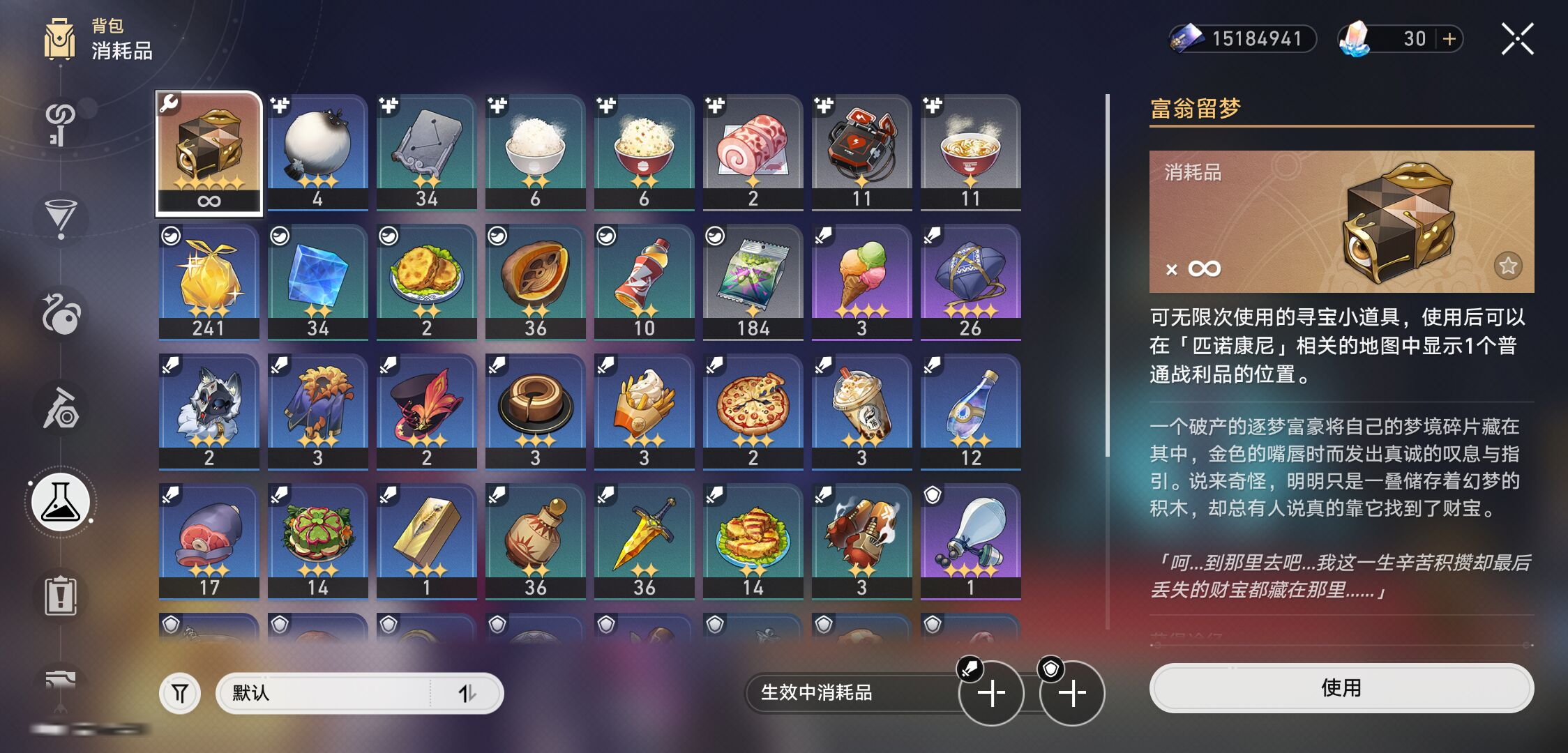Open the item filter funnel button

tap(180, 693)
